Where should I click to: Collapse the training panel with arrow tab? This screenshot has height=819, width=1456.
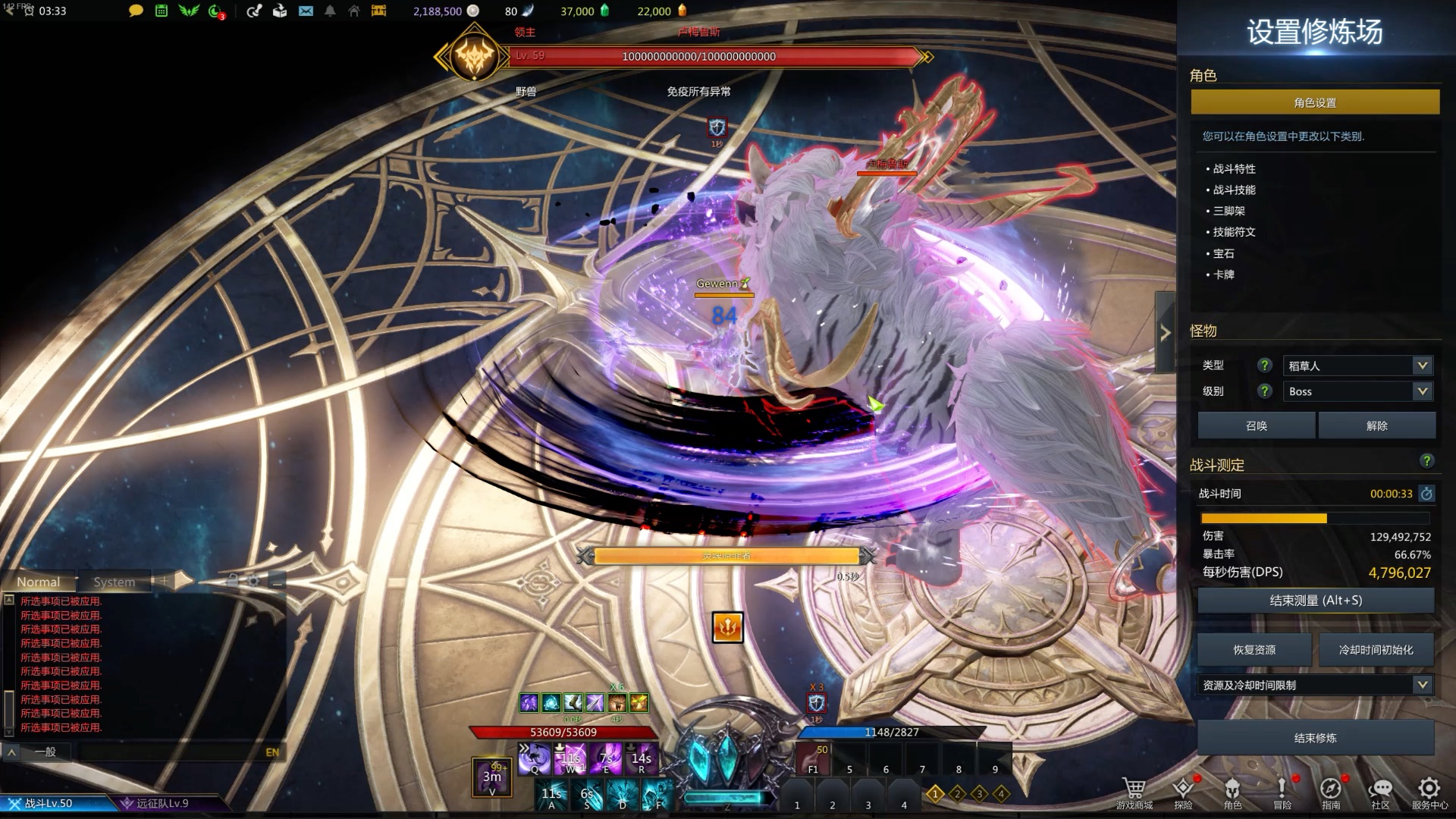[x=1165, y=332]
